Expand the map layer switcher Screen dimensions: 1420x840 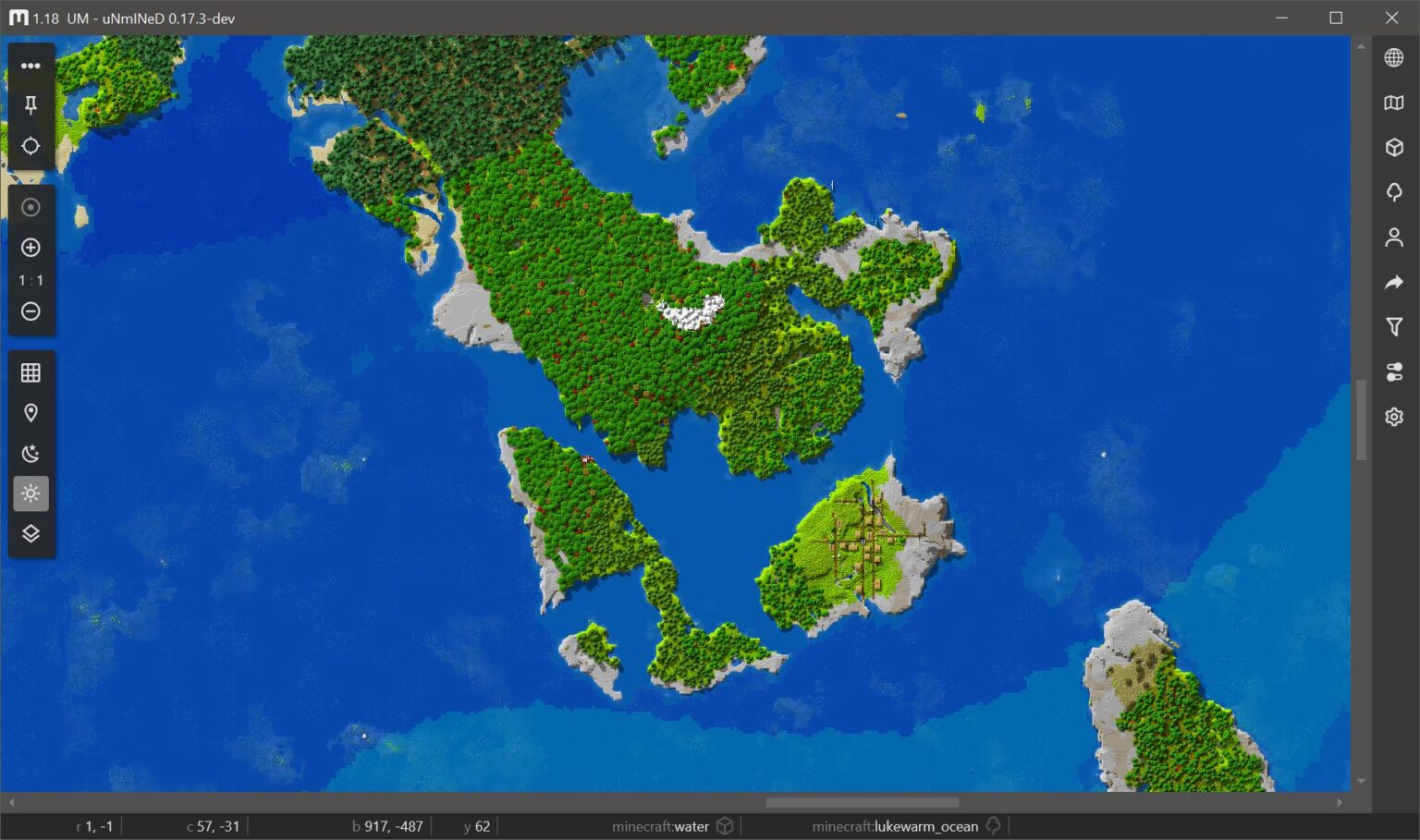click(31, 533)
